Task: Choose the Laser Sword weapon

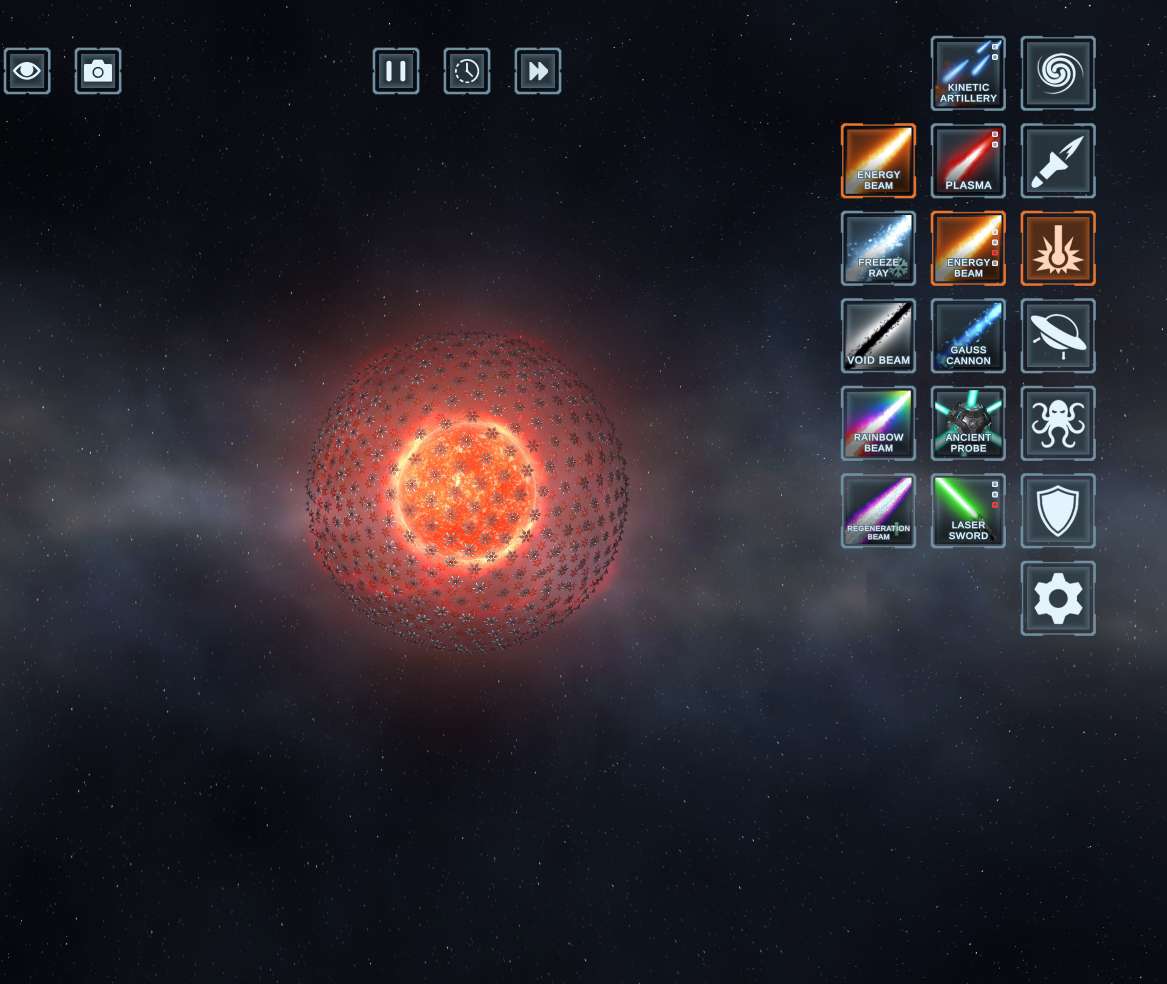Action: tap(968, 510)
